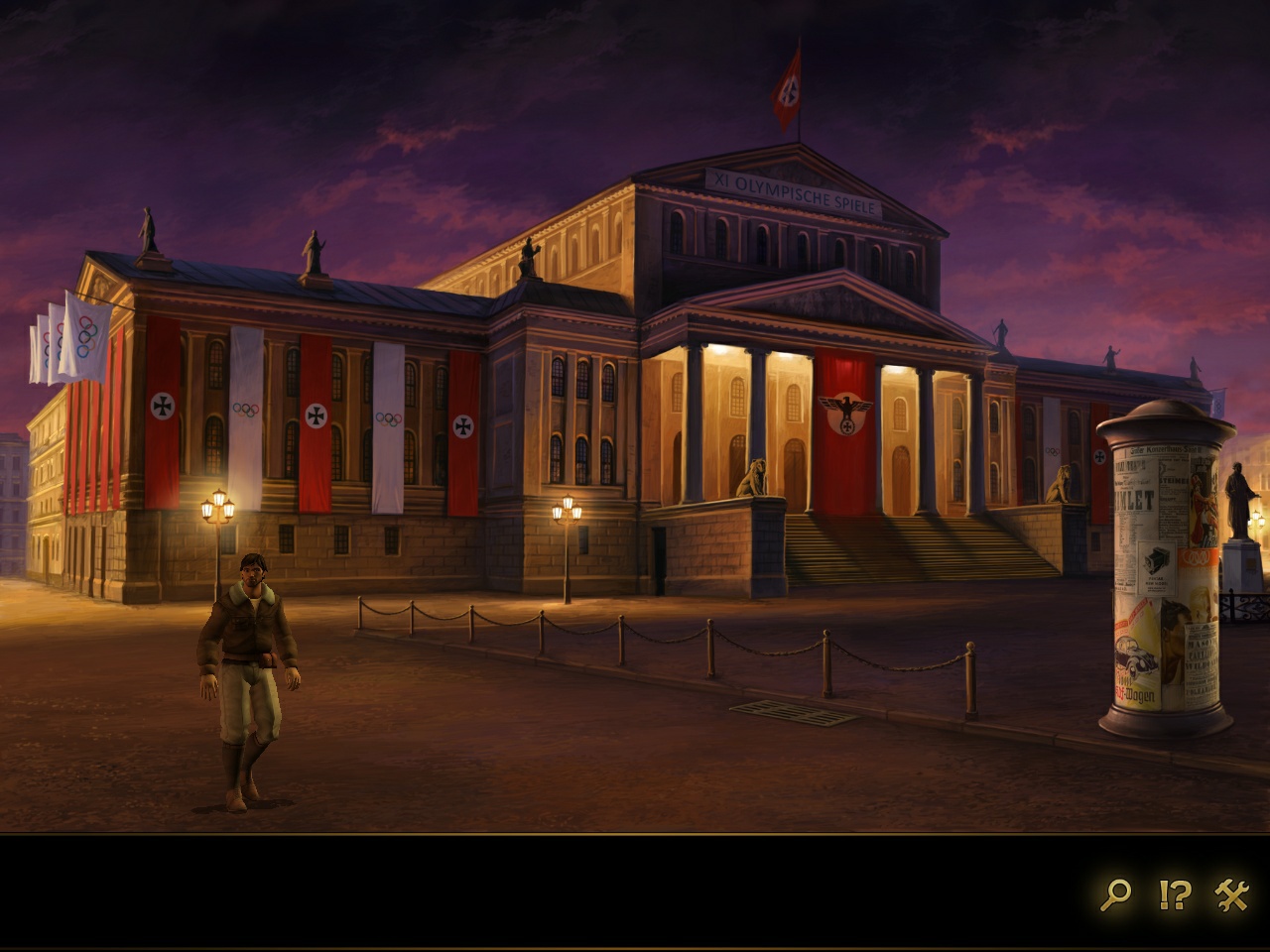This screenshot has width=1270, height=952.
Task: Open the hints icon with exclamation and question marks
Action: pos(1175,894)
